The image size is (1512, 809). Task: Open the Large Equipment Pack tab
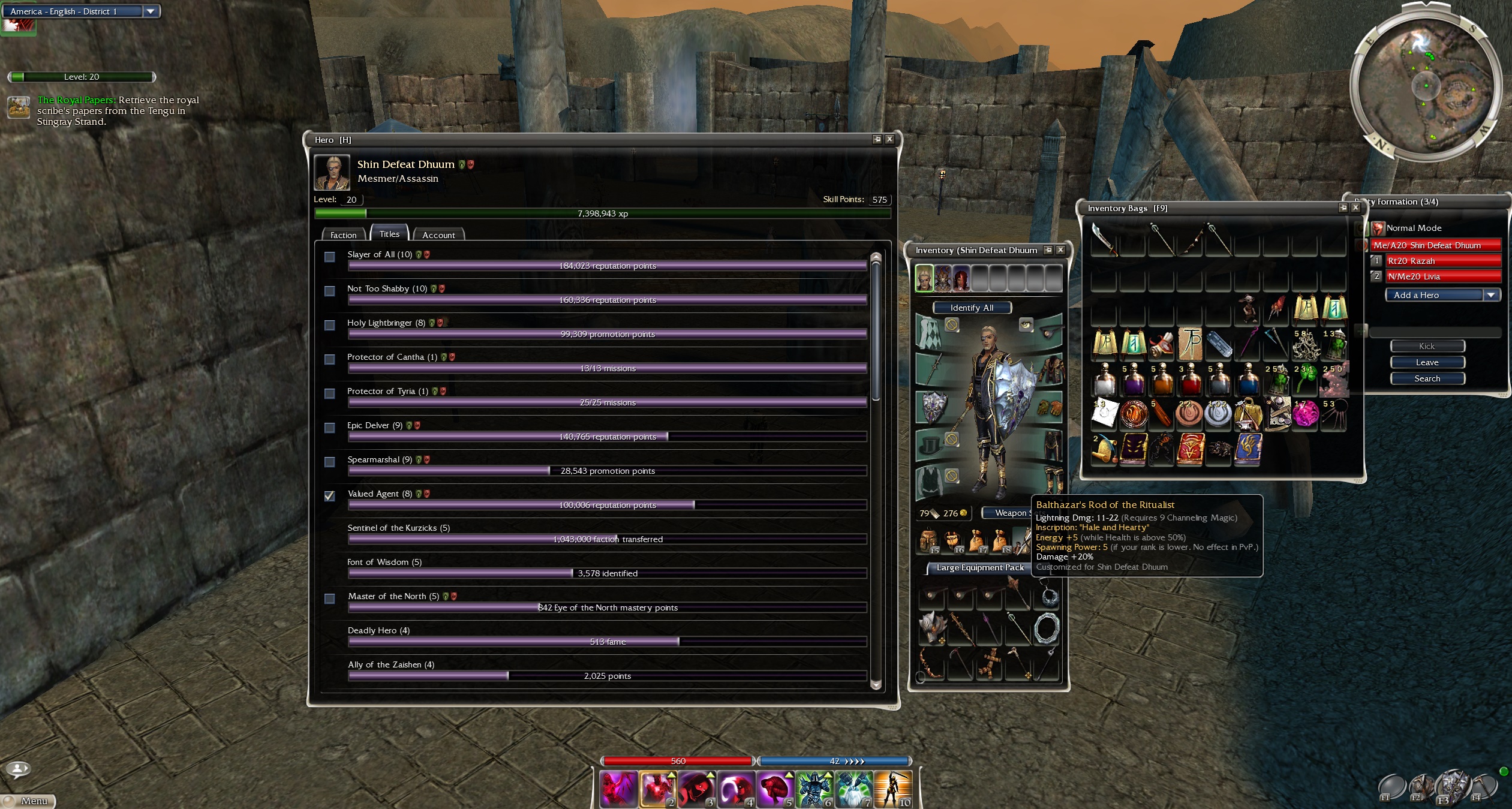pyautogui.click(x=979, y=567)
